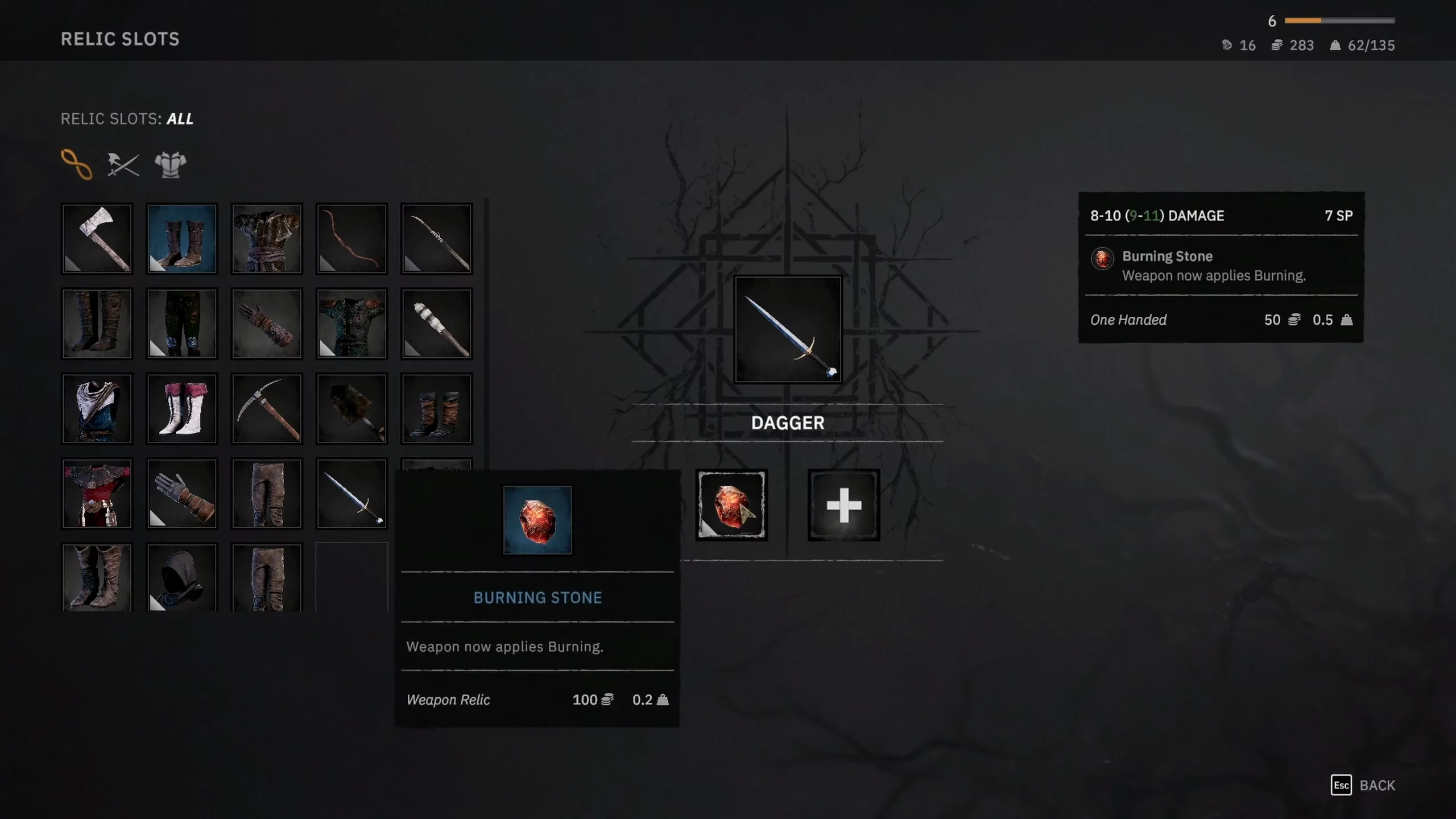
Task: Switch to the weapons filter tab
Action: coord(123,165)
